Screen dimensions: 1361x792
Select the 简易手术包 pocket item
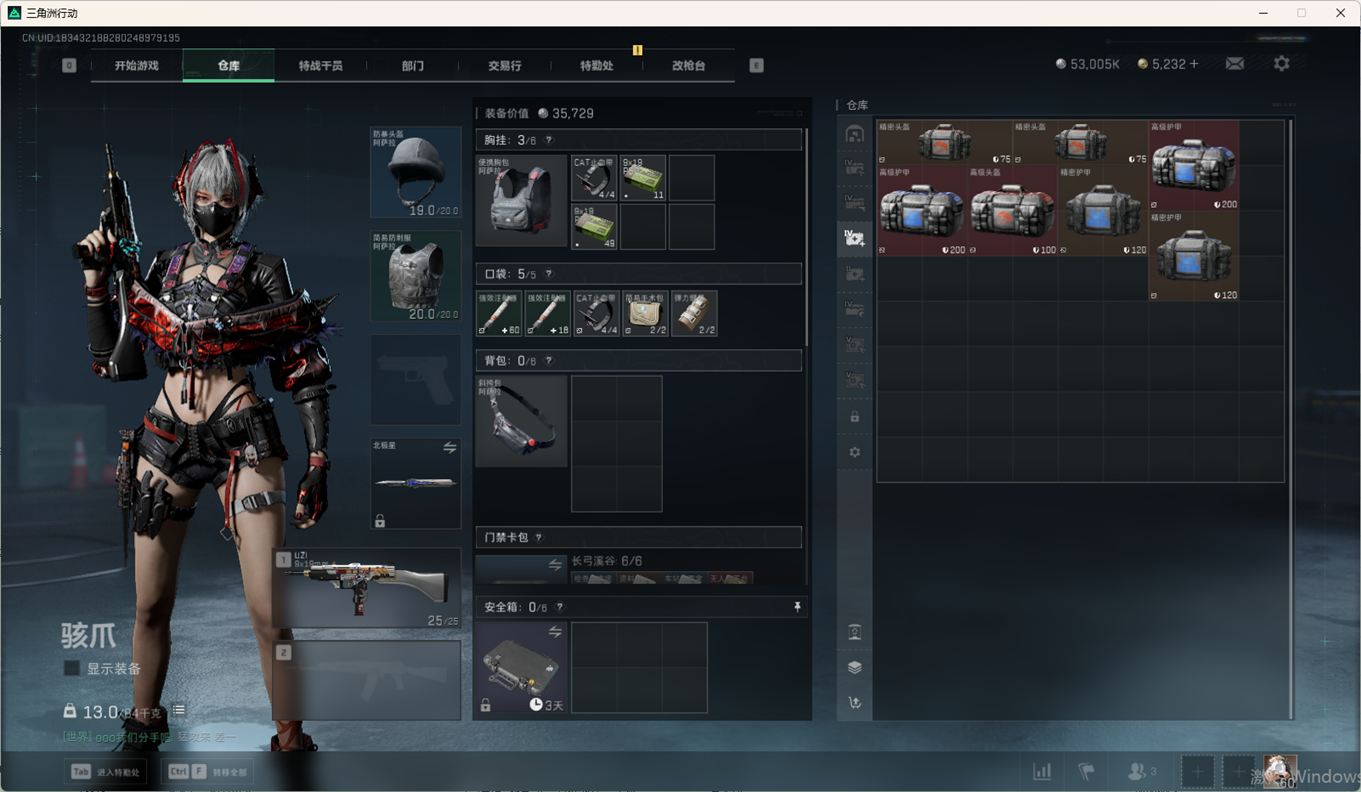coord(645,313)
